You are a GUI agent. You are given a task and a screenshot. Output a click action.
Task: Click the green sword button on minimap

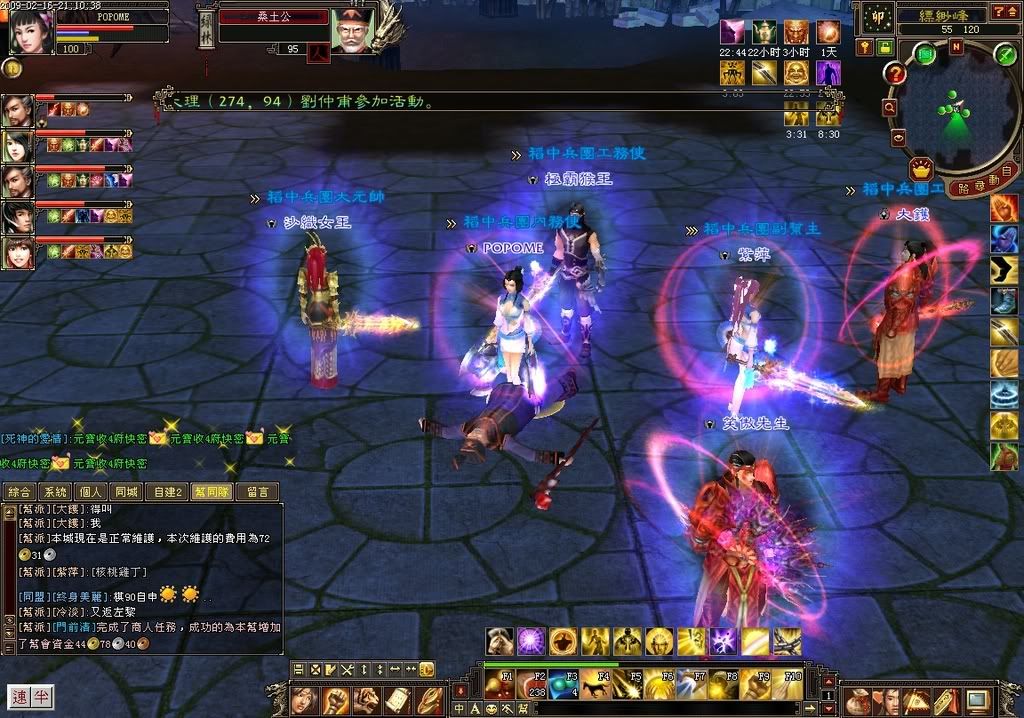point(1005,55)
